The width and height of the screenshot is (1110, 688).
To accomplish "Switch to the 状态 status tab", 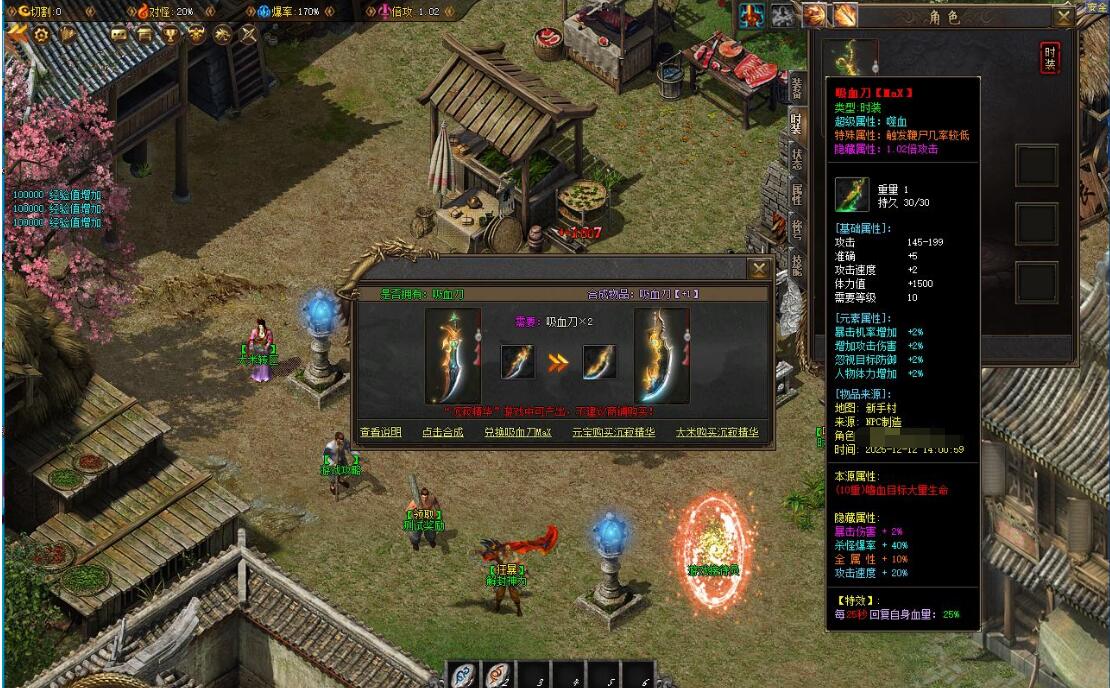I will [x=797, y=158].
